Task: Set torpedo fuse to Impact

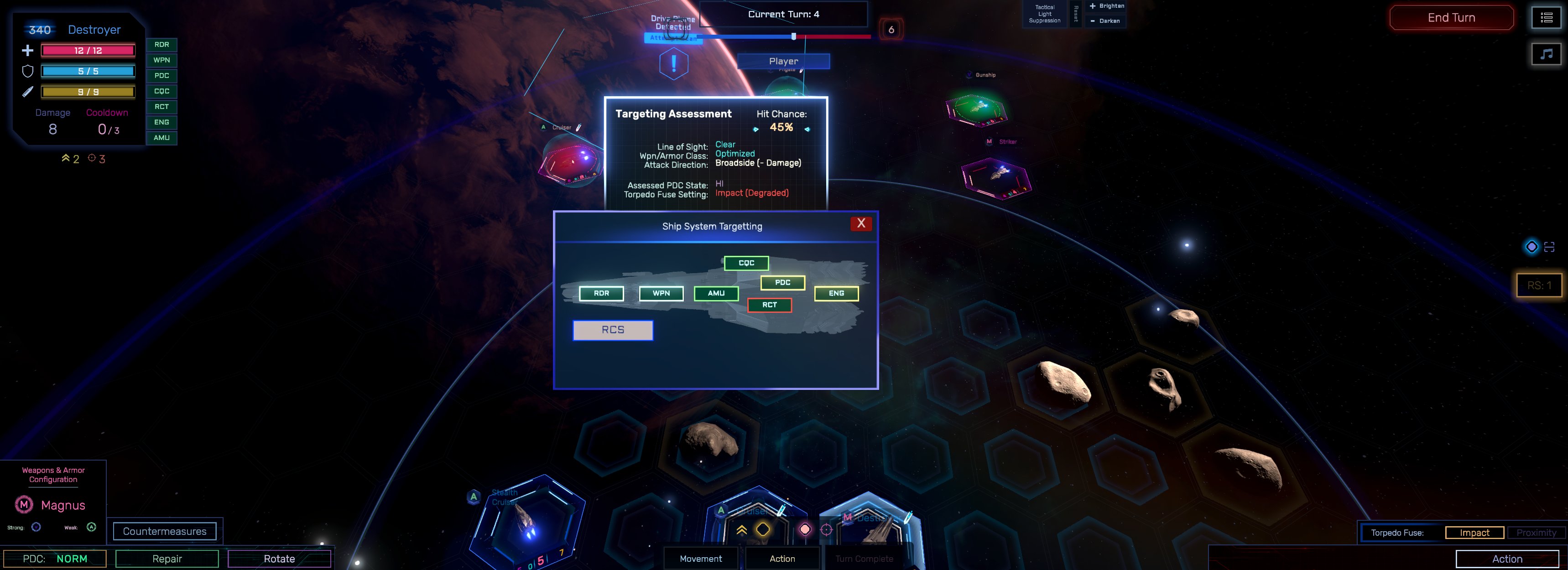Action: pyautogui.click(x=1474, y=533)
